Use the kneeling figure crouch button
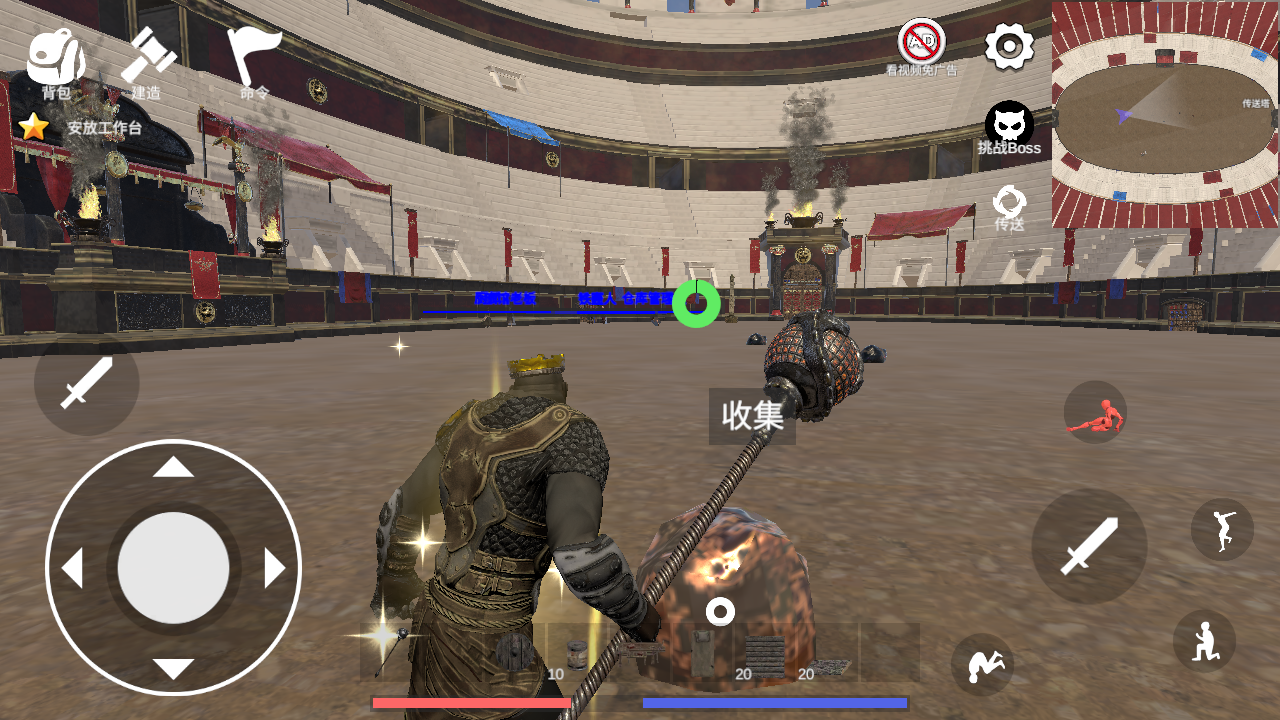Screen dimensions: 1280x720 [1204, 641]
